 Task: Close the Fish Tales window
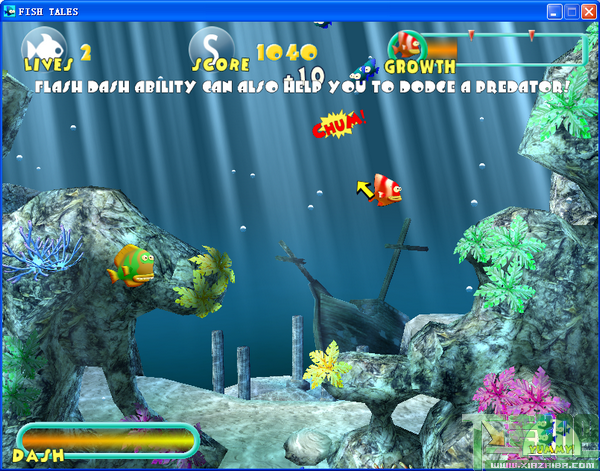point(588,11)
